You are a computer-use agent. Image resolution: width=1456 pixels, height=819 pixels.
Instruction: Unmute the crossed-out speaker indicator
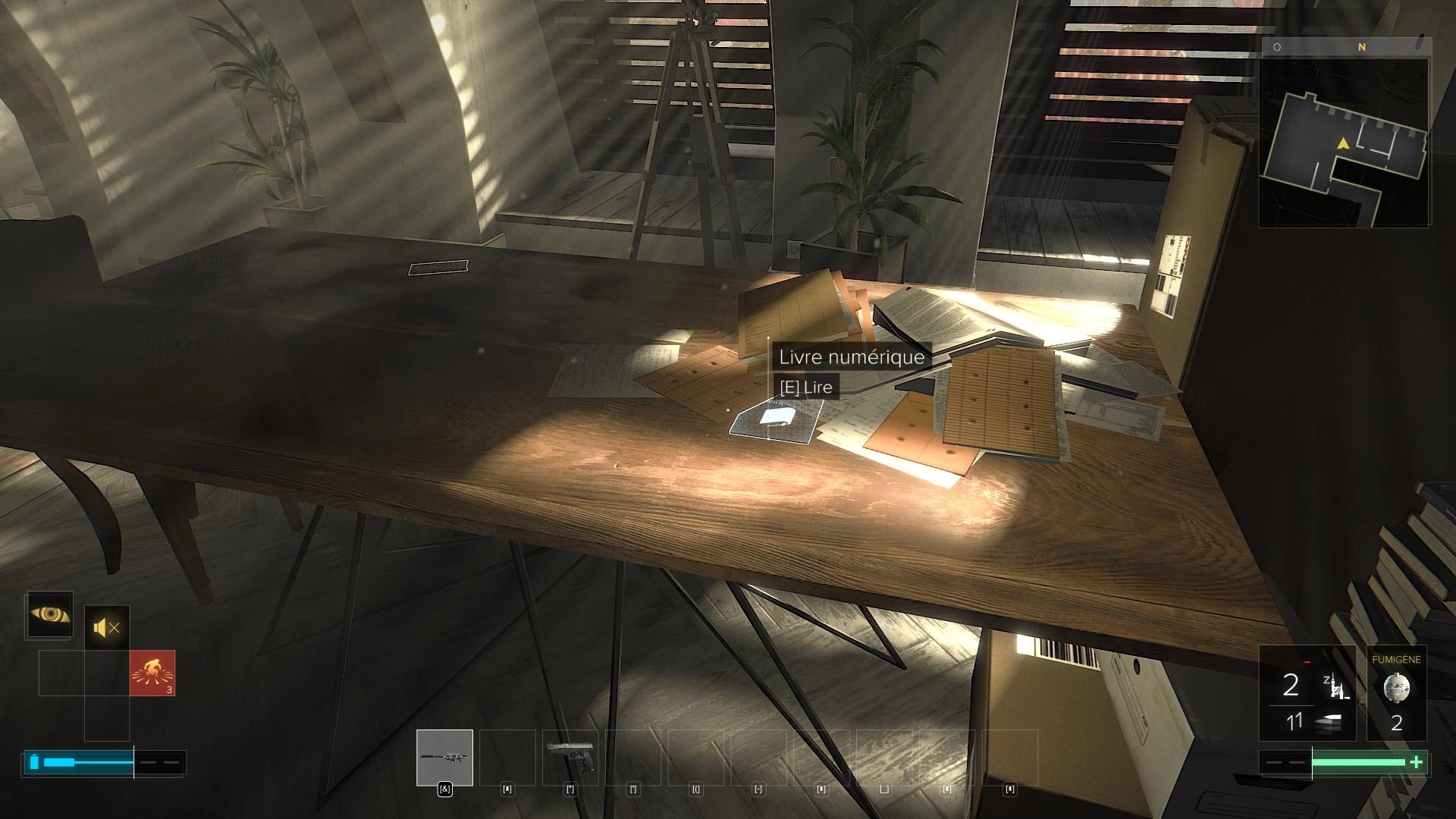pos(105,626)
